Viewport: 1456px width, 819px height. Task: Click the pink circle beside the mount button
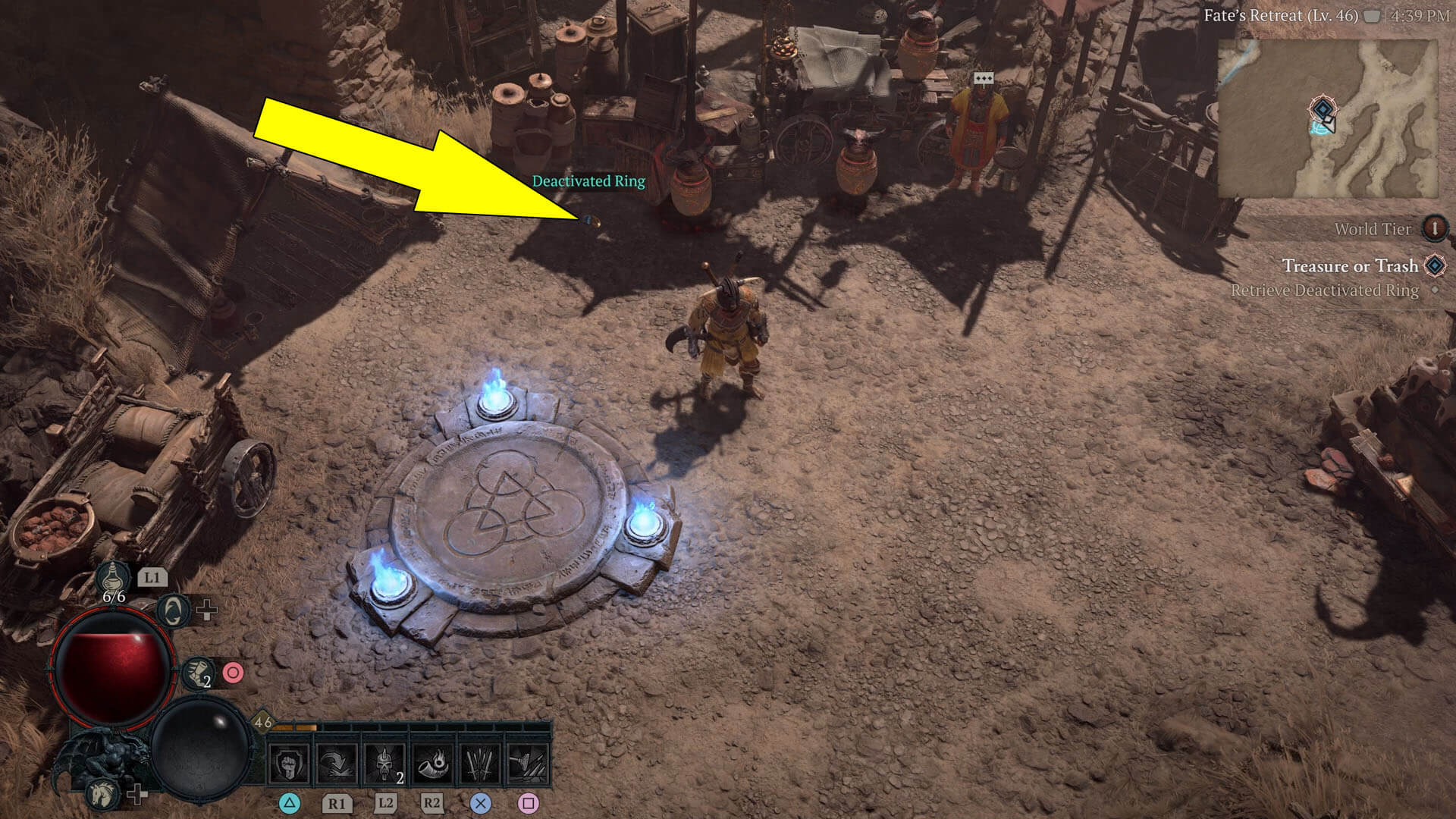tap(234, 673)
